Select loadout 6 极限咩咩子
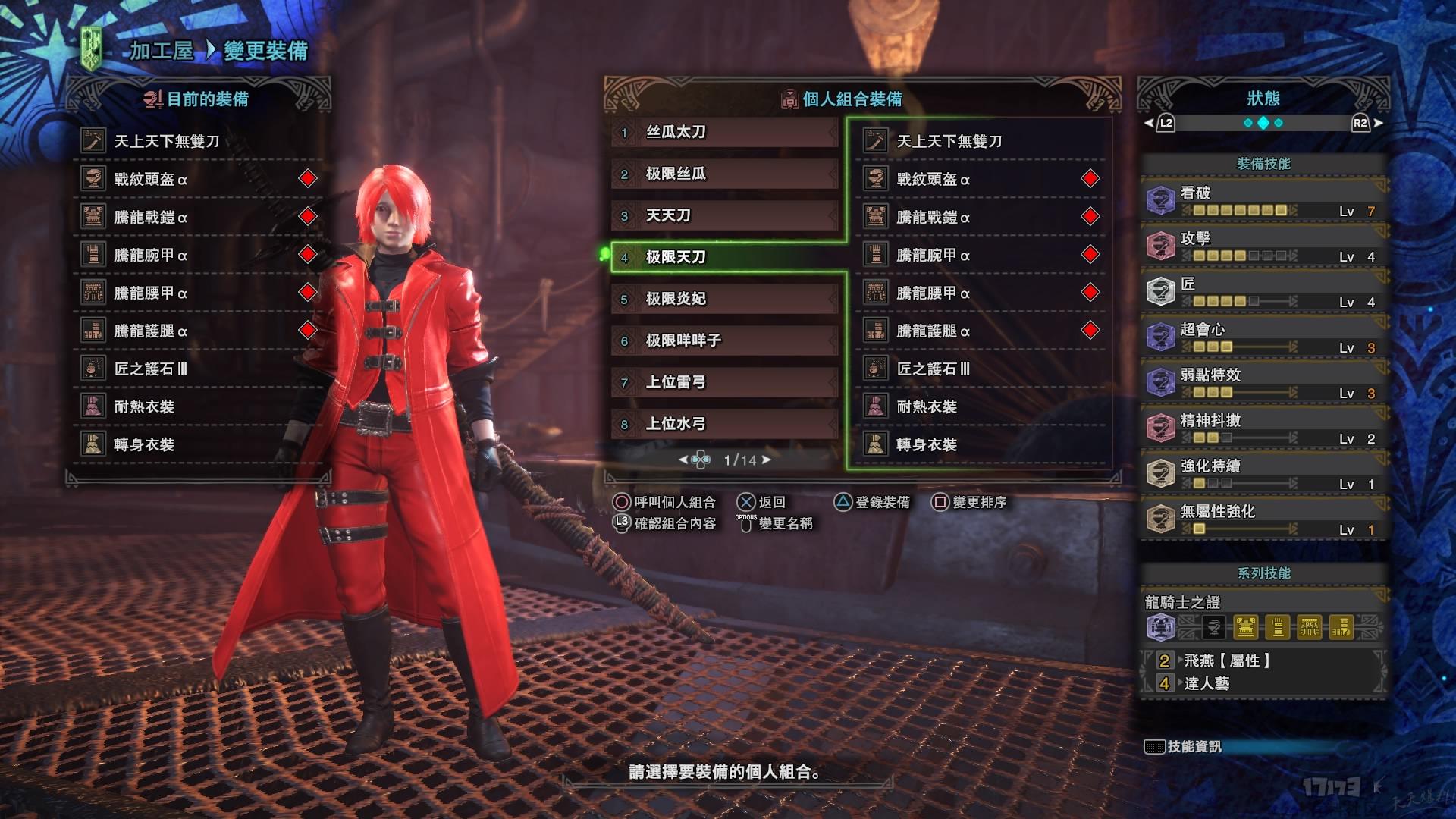The height and width of the screenshot is (819, 1456). (724, 341)
